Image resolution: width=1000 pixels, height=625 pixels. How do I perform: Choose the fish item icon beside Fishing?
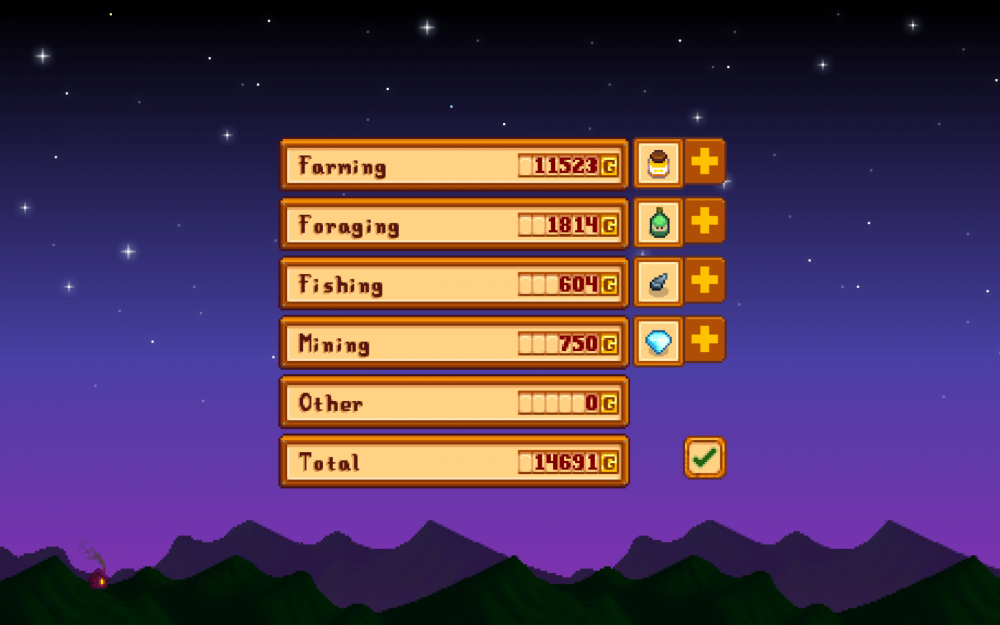click(x=658, y=282)
